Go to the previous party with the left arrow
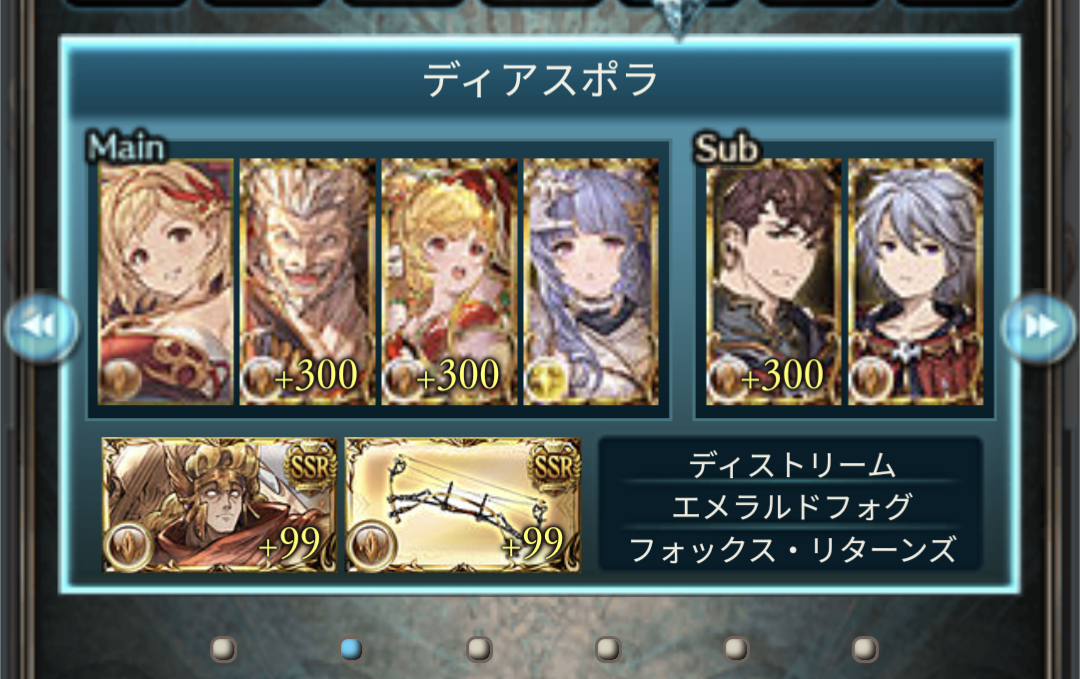 42,327
